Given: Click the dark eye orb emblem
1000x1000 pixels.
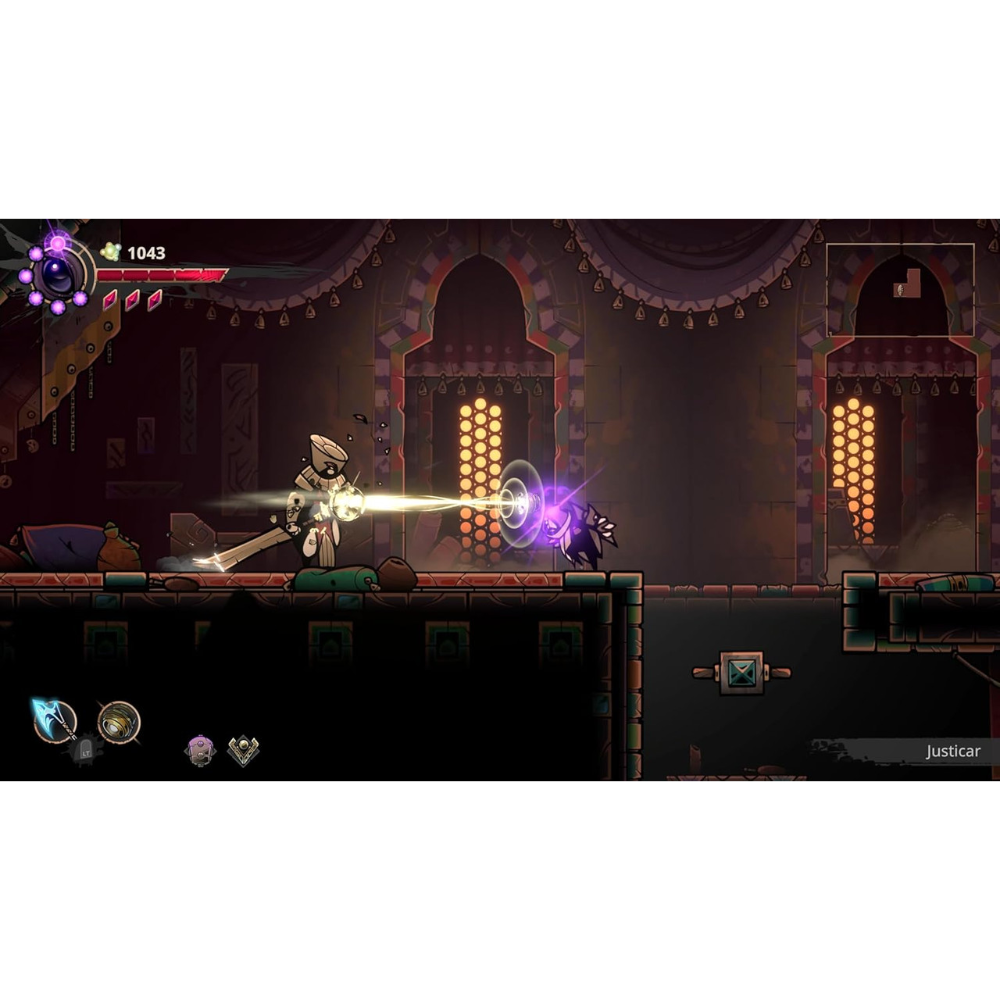Looking at the screenshot, I should click(x=56, y=273).
